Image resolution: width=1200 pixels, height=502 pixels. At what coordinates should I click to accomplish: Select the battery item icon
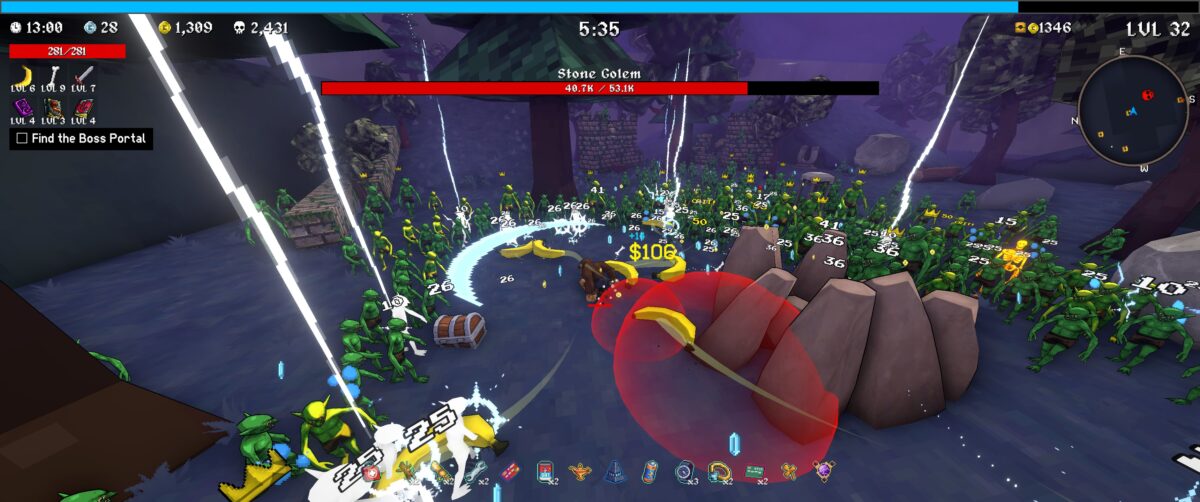click(x=649, y=470)
